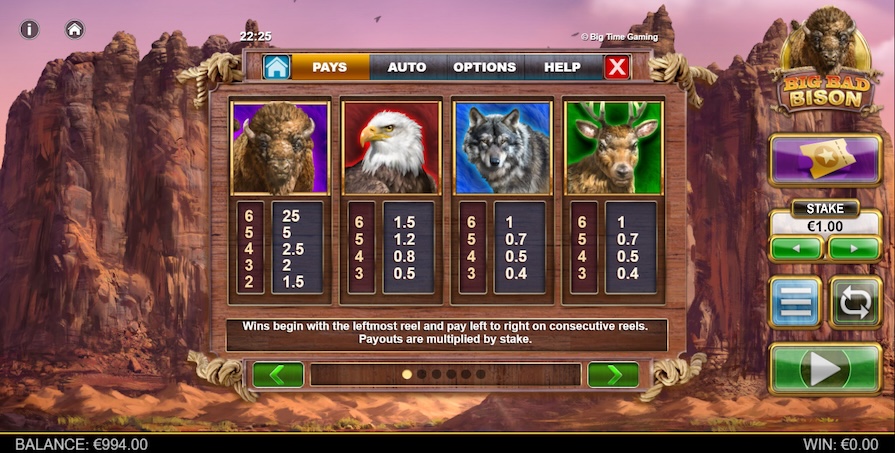Buy a bonus with the purple ticket button
The height and width of the screenshot is (453, 895).
[x=825, y=160]
